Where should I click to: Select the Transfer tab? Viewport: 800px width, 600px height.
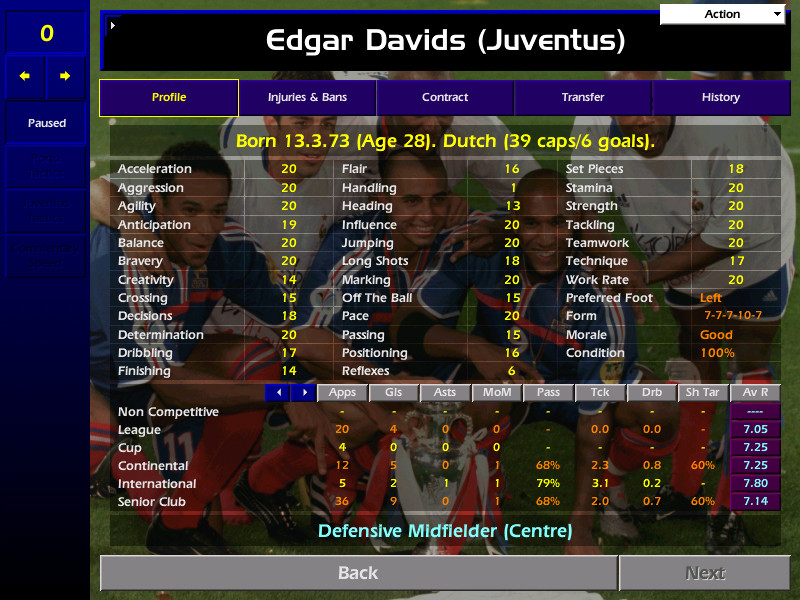[583, 98]
